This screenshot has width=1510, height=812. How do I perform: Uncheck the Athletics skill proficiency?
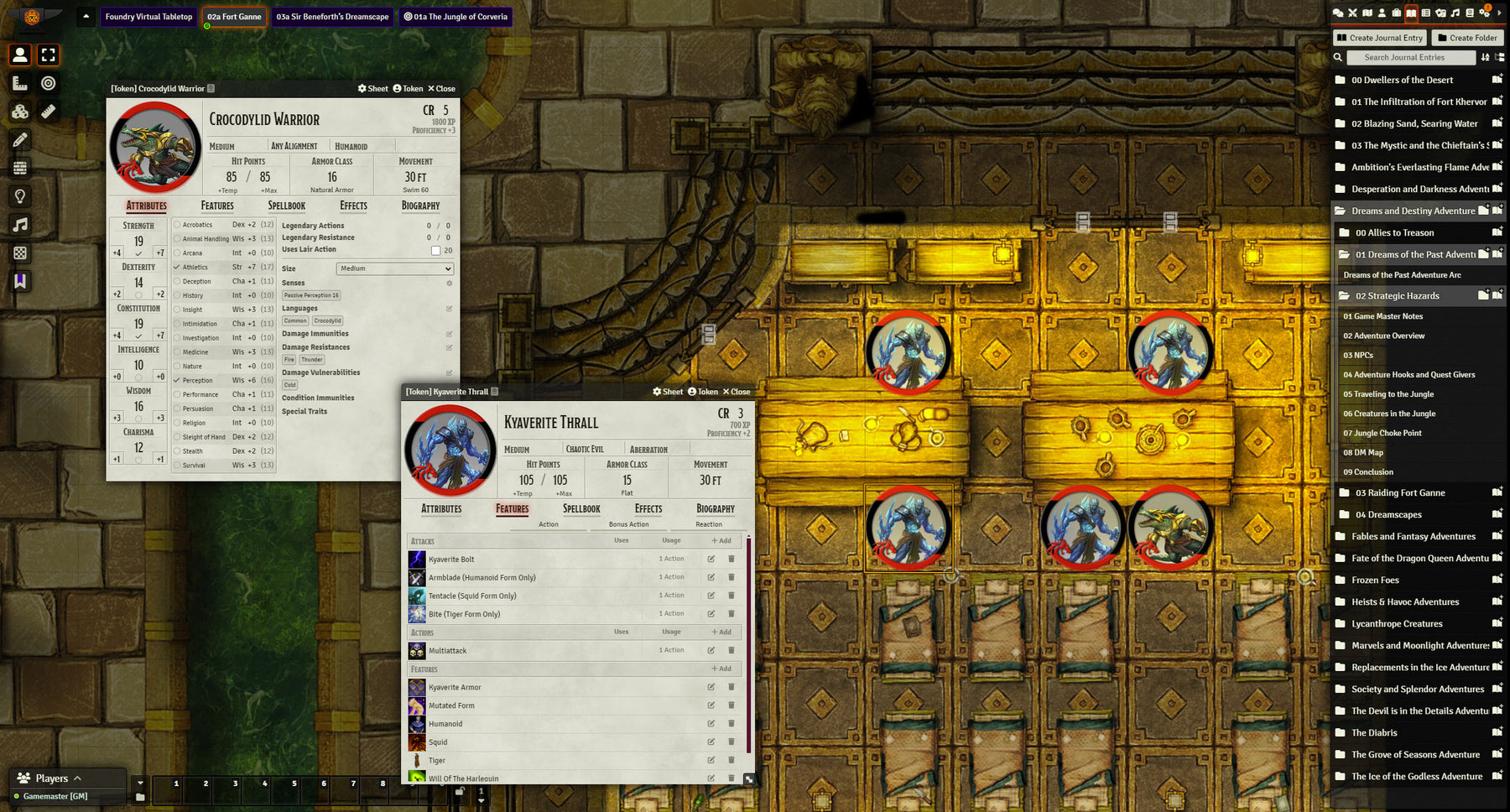(x=175, y=267)
